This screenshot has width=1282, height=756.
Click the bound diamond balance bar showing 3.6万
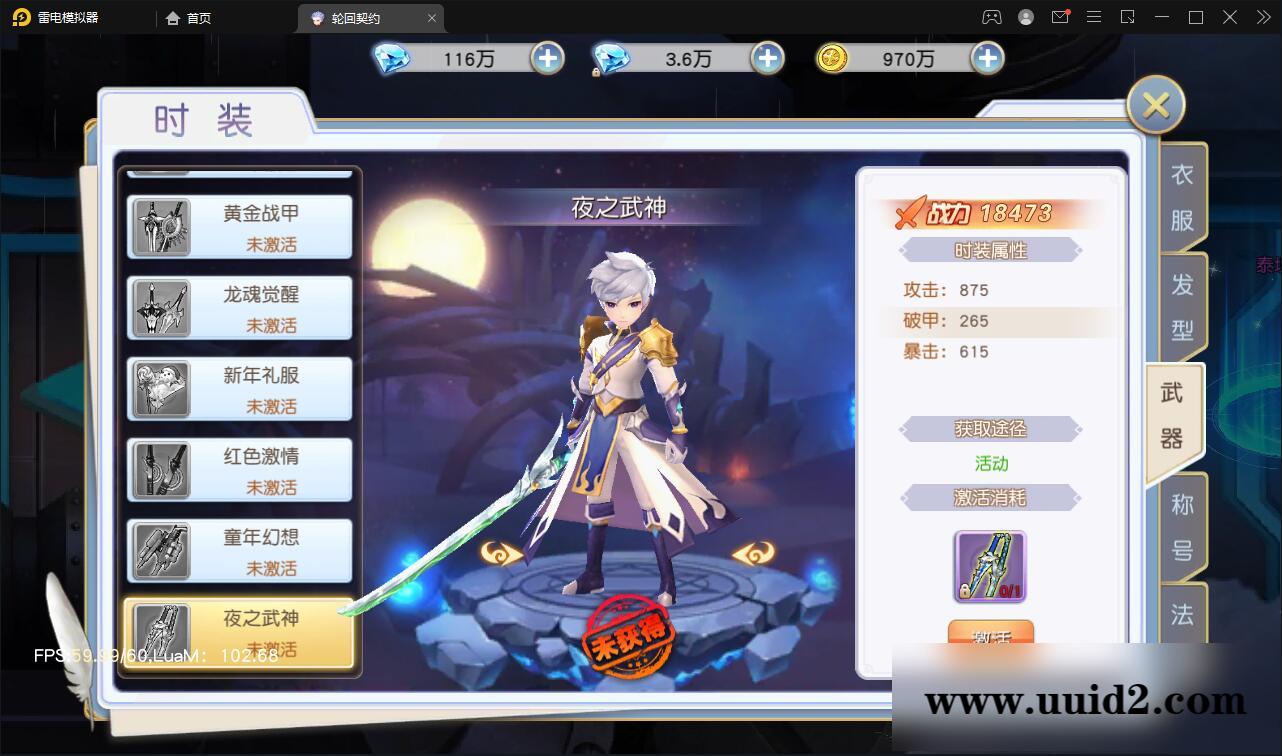688,59
